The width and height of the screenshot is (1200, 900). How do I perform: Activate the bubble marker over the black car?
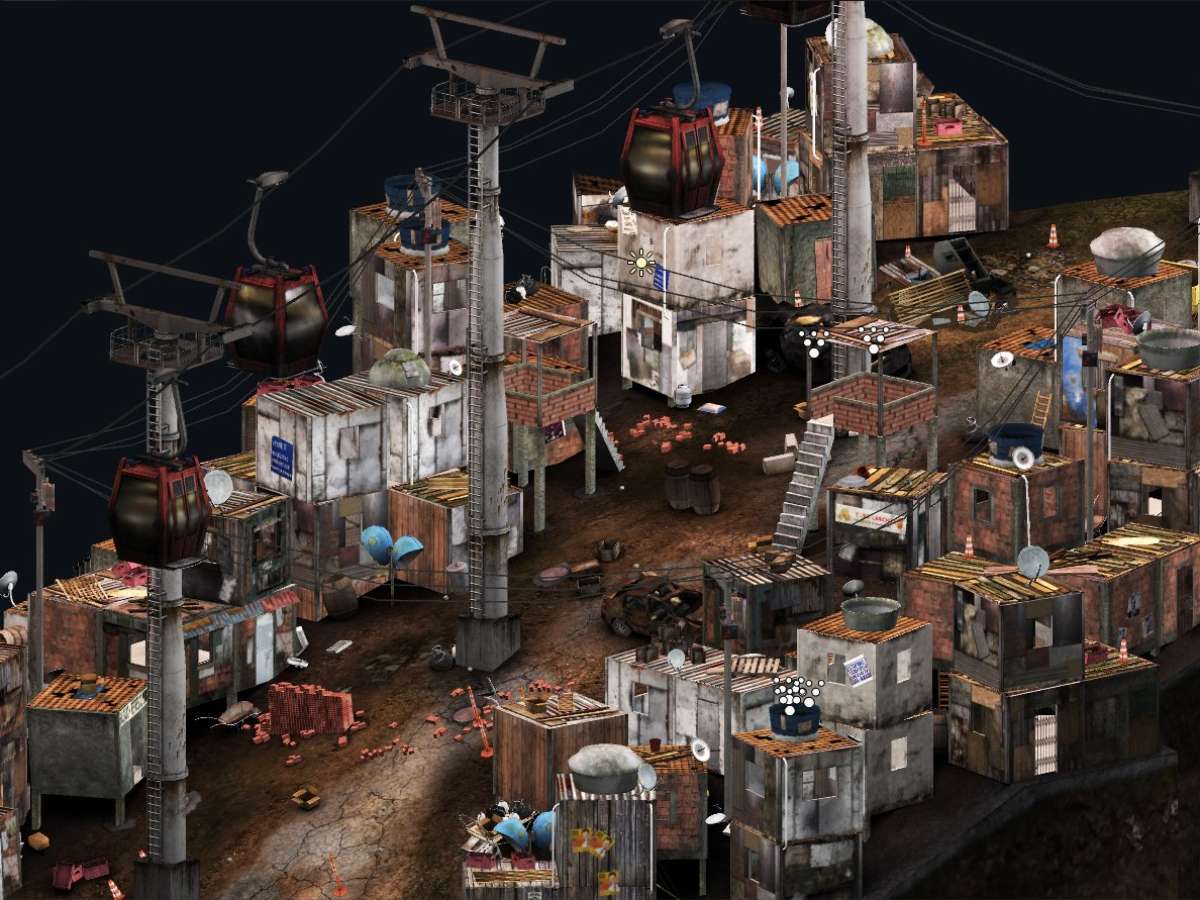tap(812, 340)
